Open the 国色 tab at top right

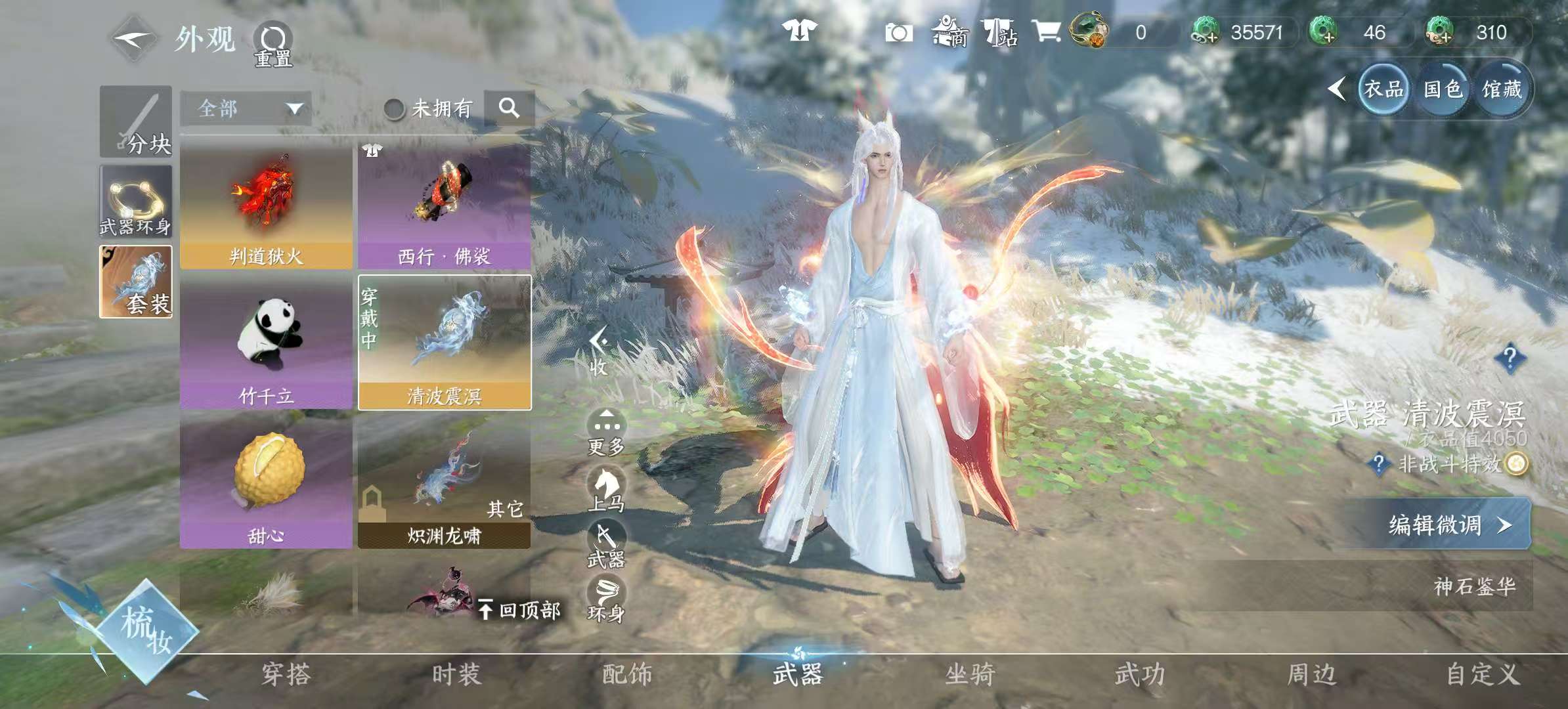coord(1443,90)
